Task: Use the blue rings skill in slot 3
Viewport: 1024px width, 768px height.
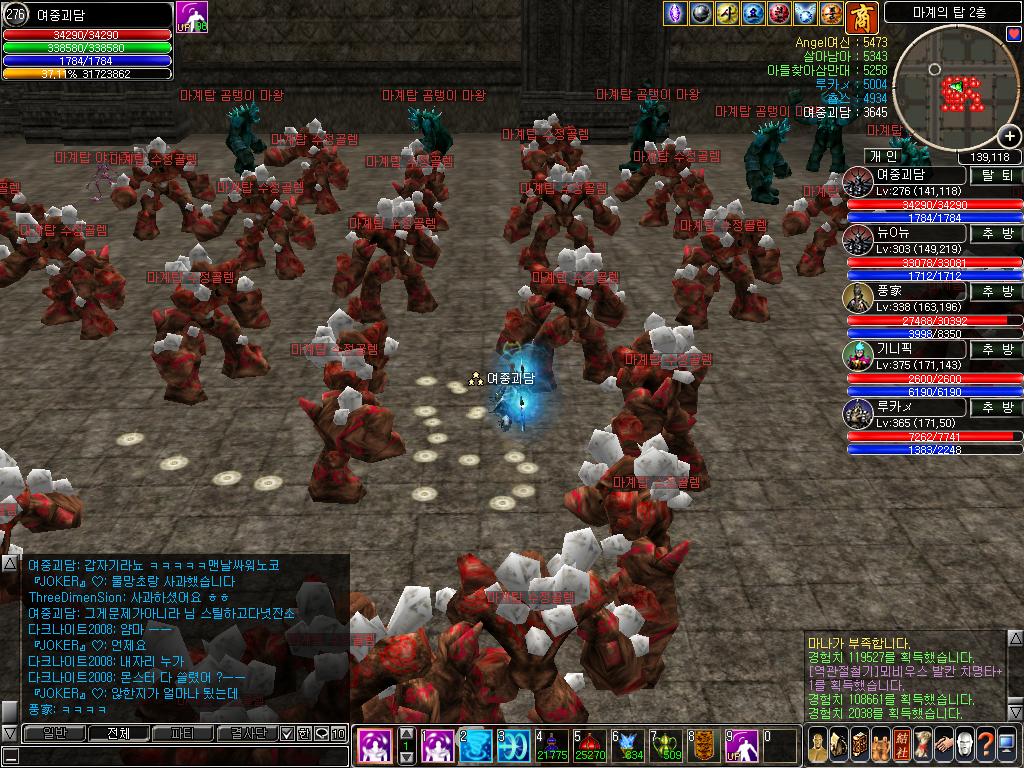Action: 515,746
